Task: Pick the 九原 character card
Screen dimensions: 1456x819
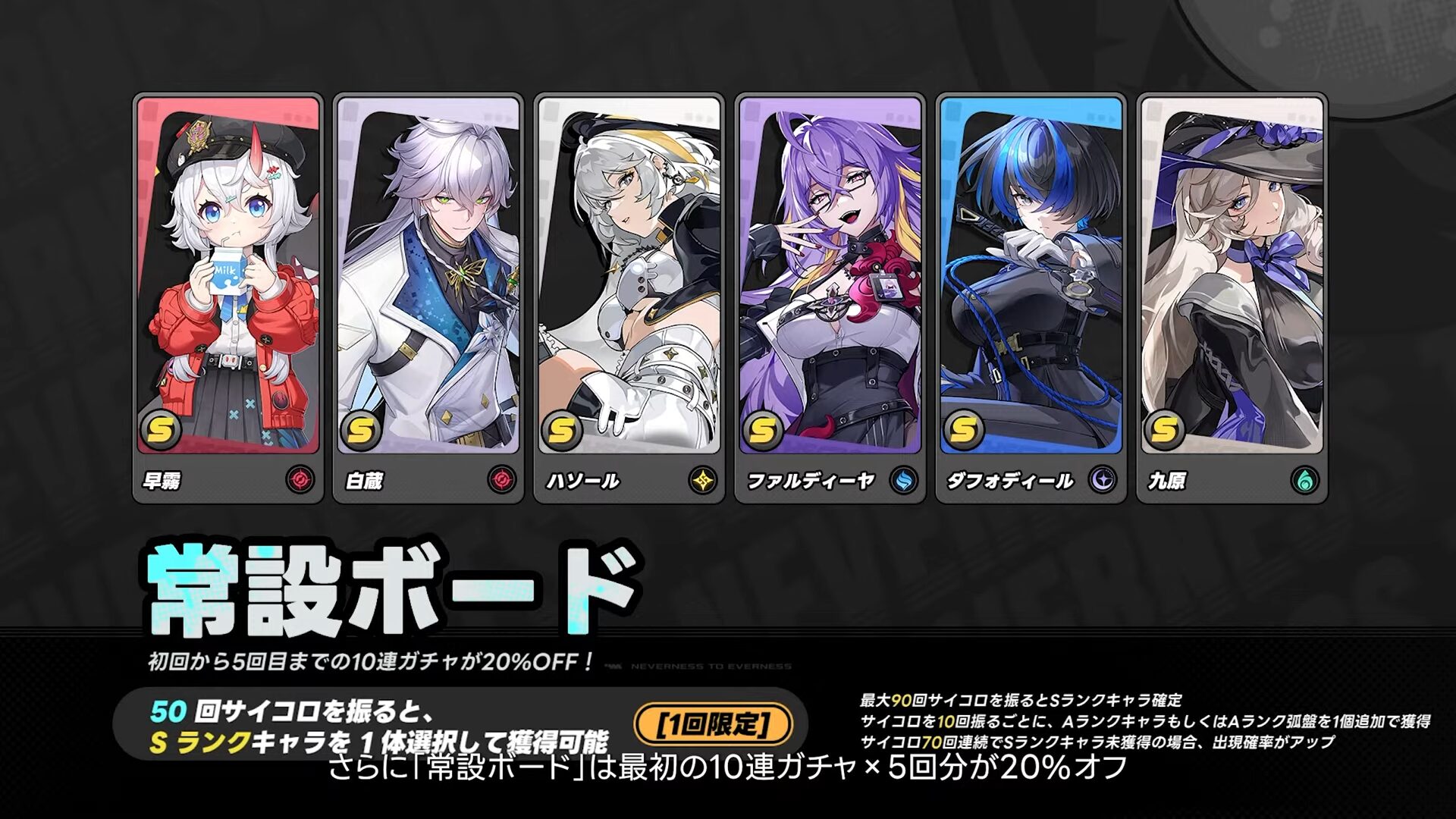Action: point(1232,296)
